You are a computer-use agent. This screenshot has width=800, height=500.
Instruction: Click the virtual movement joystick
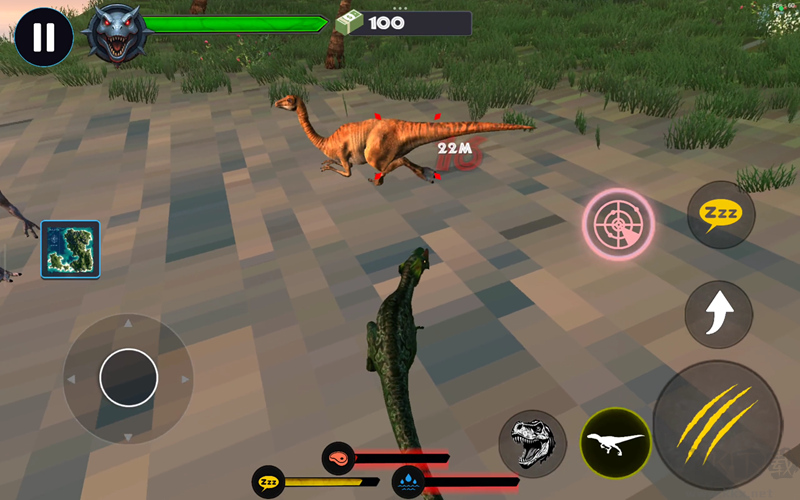[129, 378]
